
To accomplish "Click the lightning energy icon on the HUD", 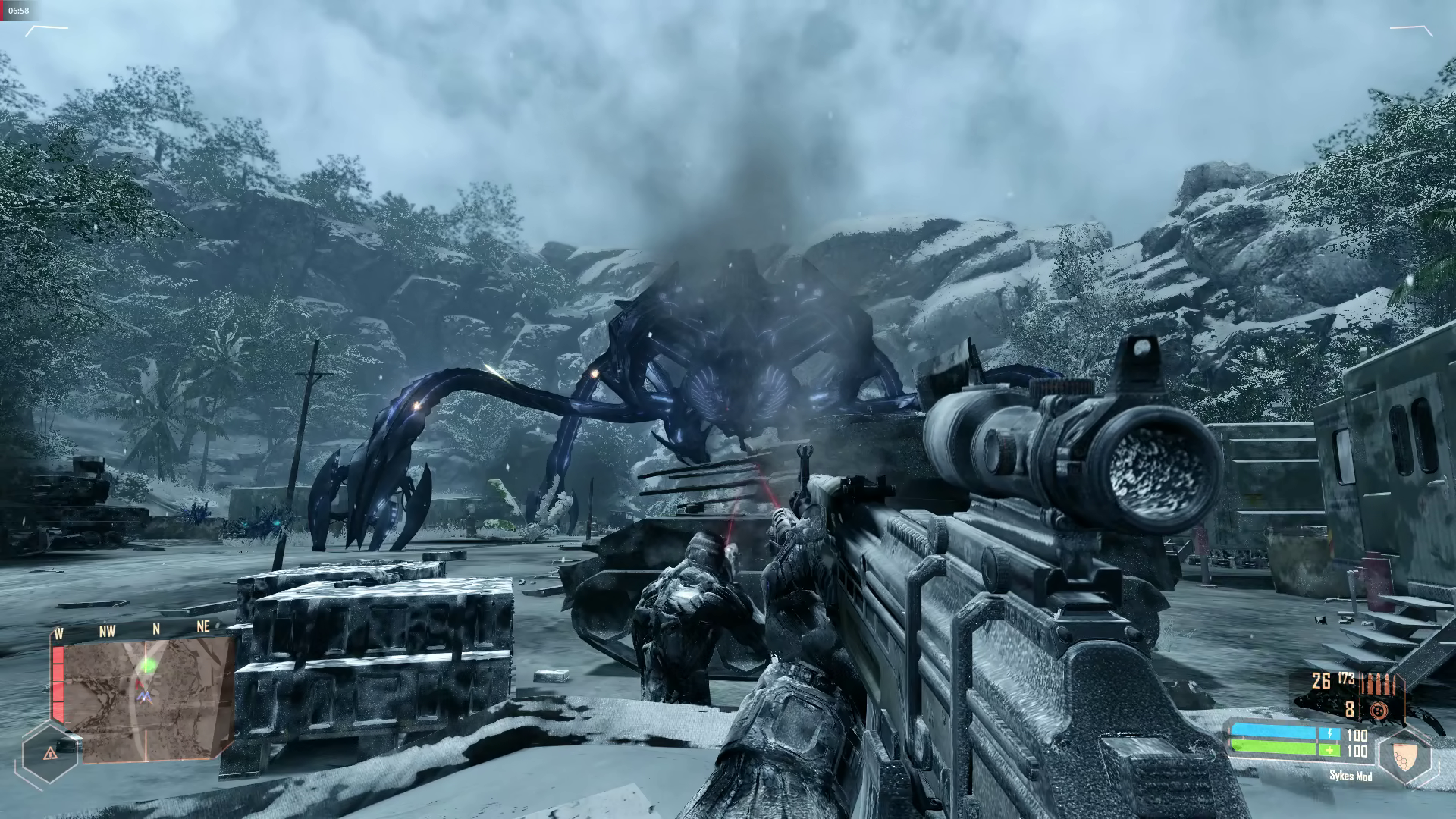I will click(1329, 733).
